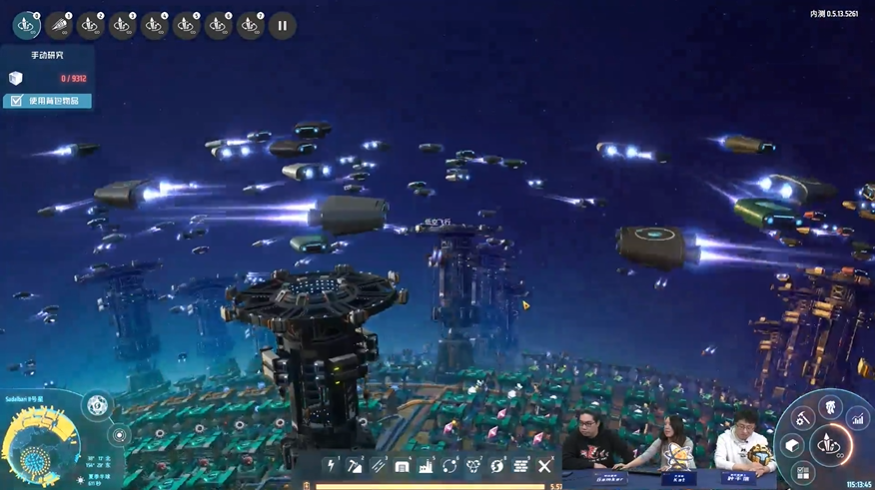Open the statistics bar chart panel
This screenshot has width=875, height=490.
[857, 420]
